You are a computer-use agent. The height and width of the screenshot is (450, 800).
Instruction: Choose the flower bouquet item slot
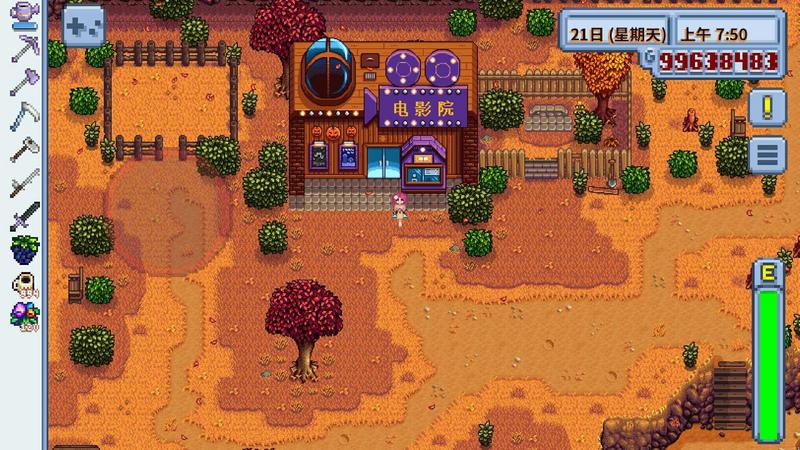tap(23, 316)
